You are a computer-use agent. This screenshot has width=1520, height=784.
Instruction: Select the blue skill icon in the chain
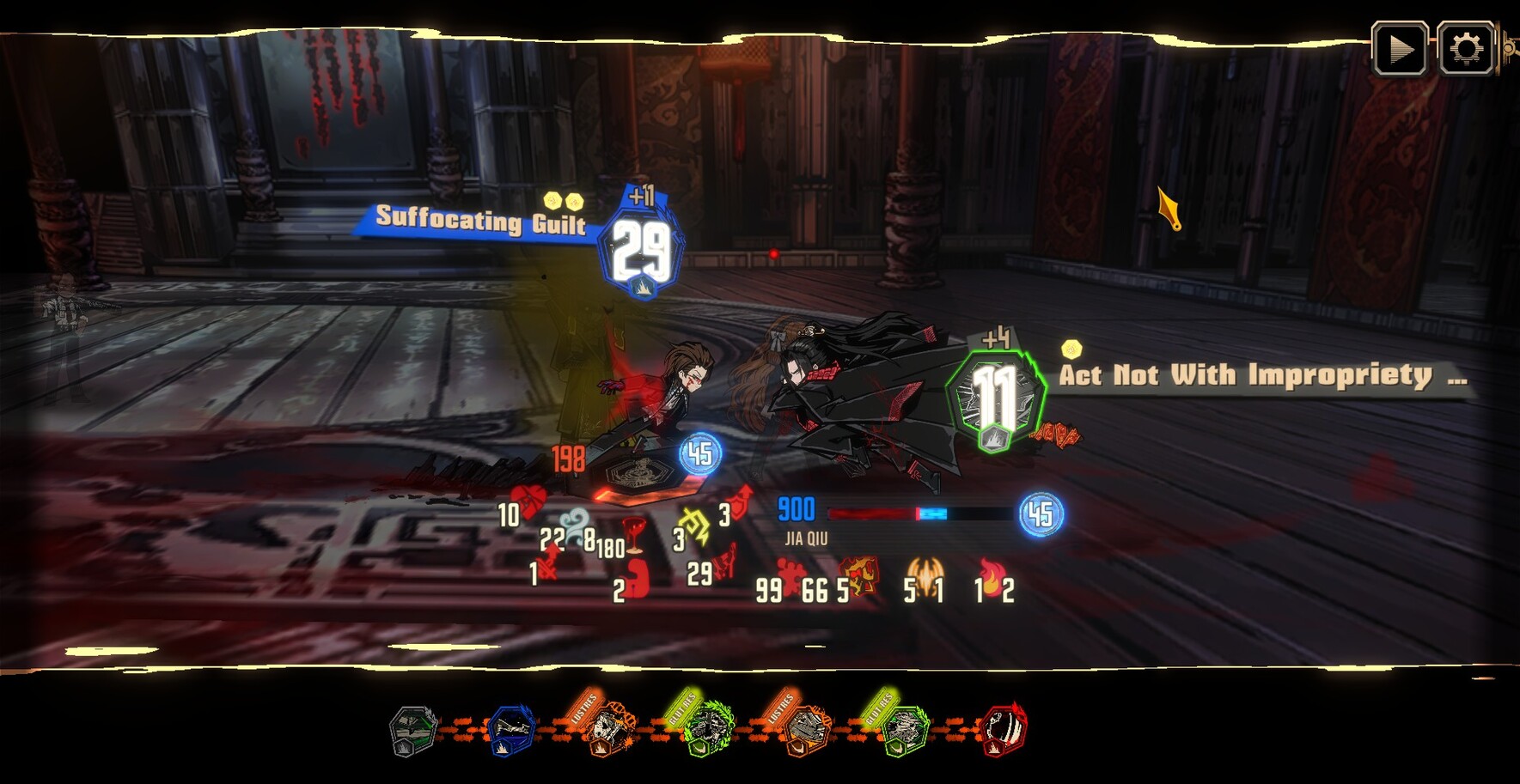[x=510, y=731]
